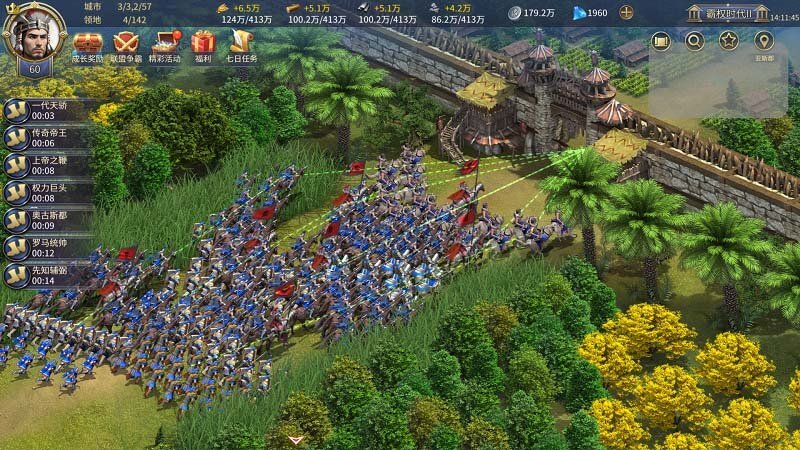Click the plus button to add diamonds
Image resolution: width=800 pixels, height=450 pixels.
tap(627, 13)
